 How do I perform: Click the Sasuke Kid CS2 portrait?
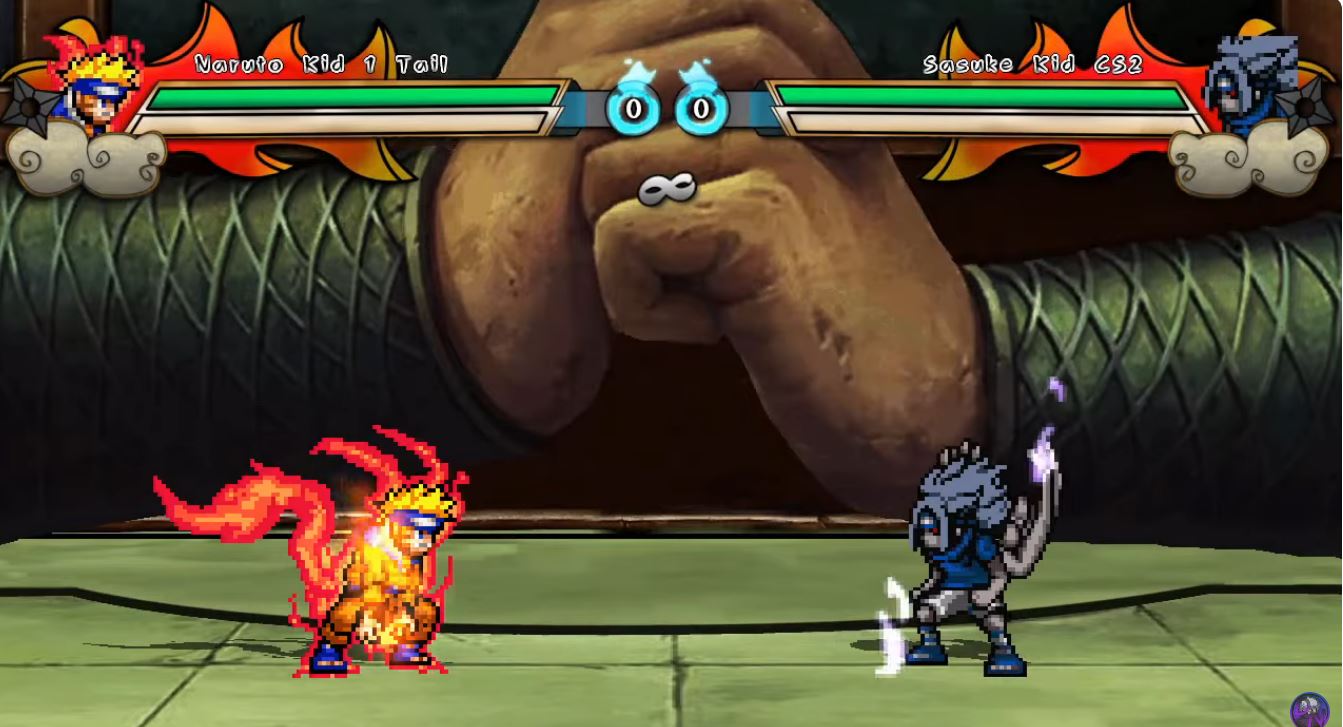pos(1251,86)
